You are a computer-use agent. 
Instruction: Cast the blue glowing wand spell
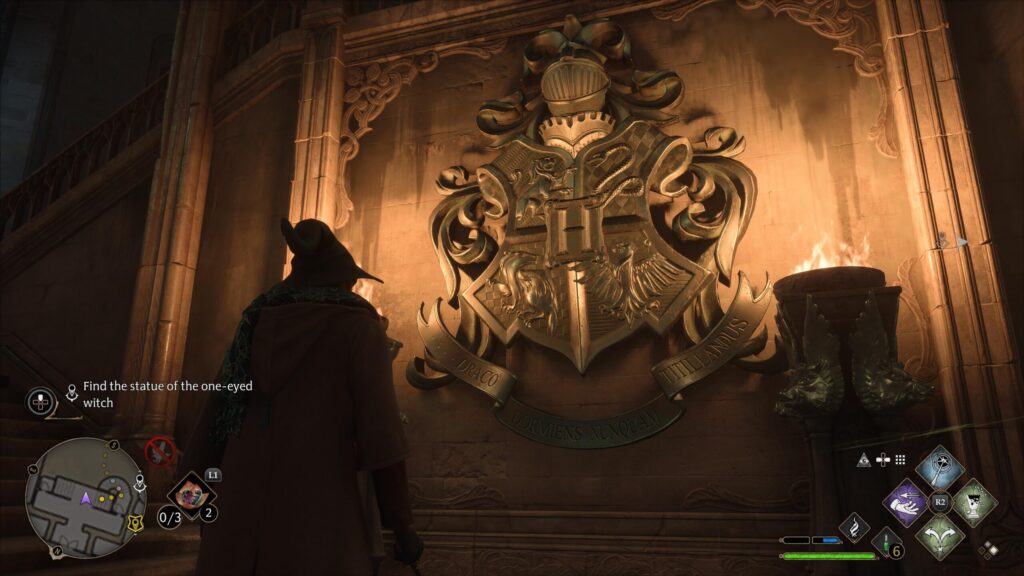coord(940,467)
